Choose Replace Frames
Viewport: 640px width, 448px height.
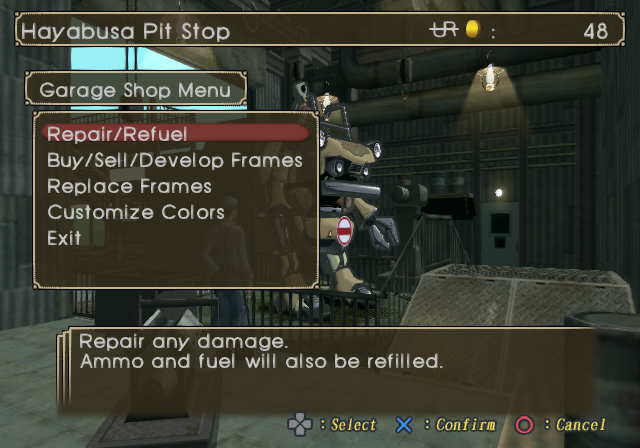pos(129,186)
